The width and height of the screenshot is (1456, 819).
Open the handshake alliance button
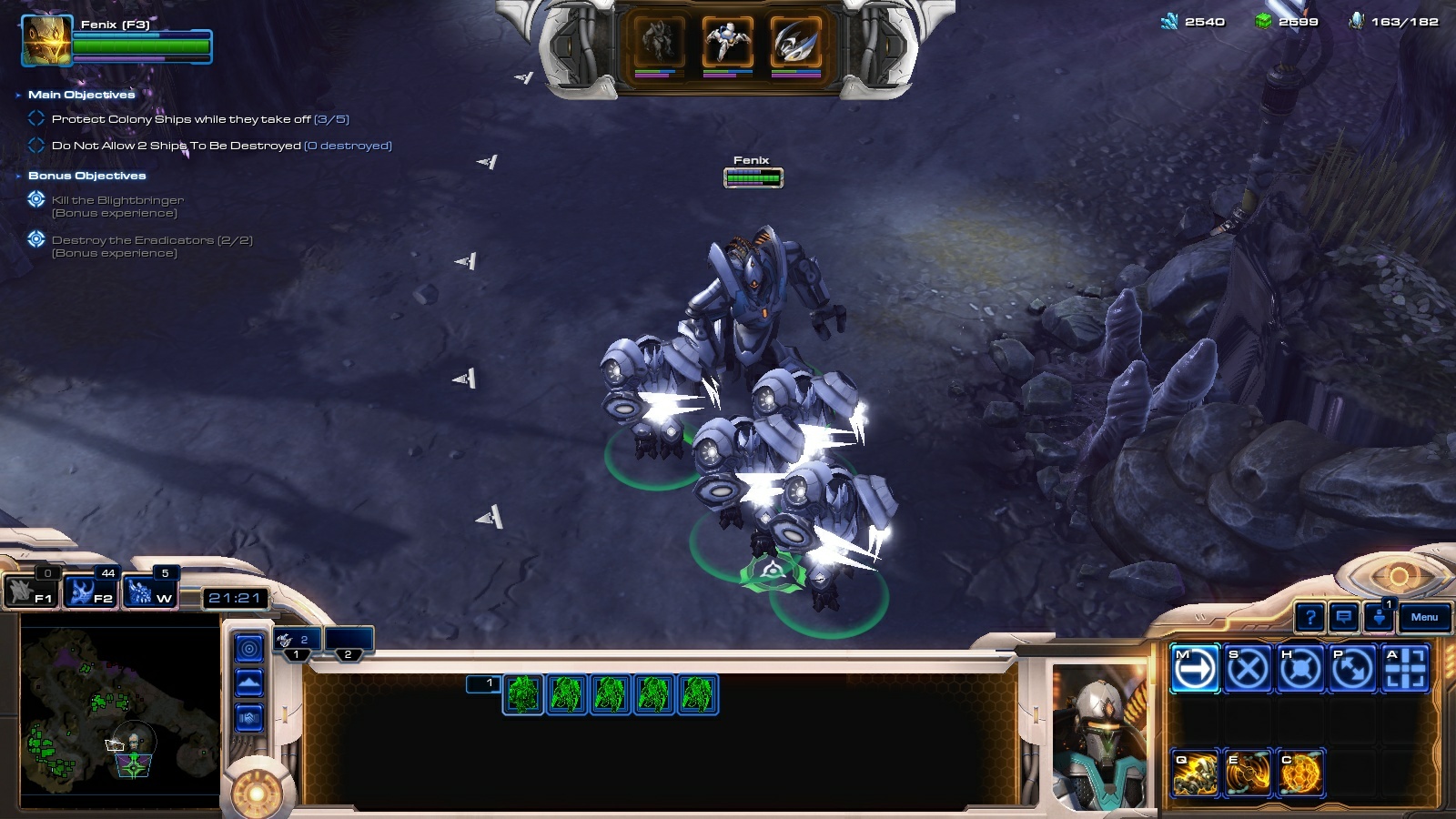click(x=249, y=718)
